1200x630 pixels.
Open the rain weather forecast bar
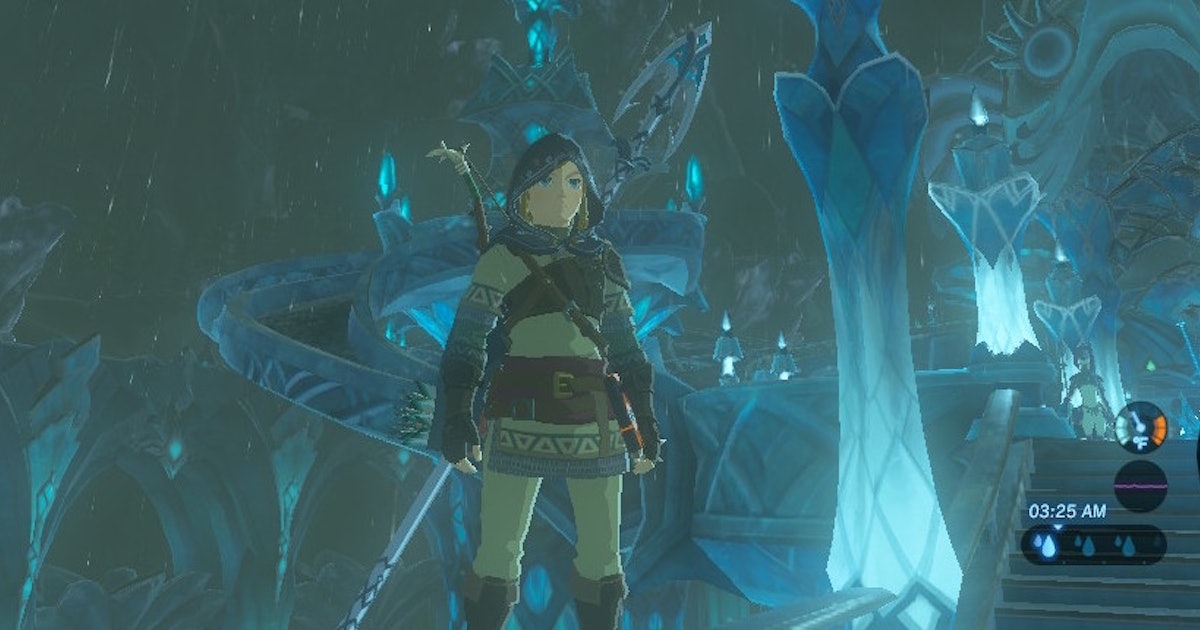point(1093,545)
